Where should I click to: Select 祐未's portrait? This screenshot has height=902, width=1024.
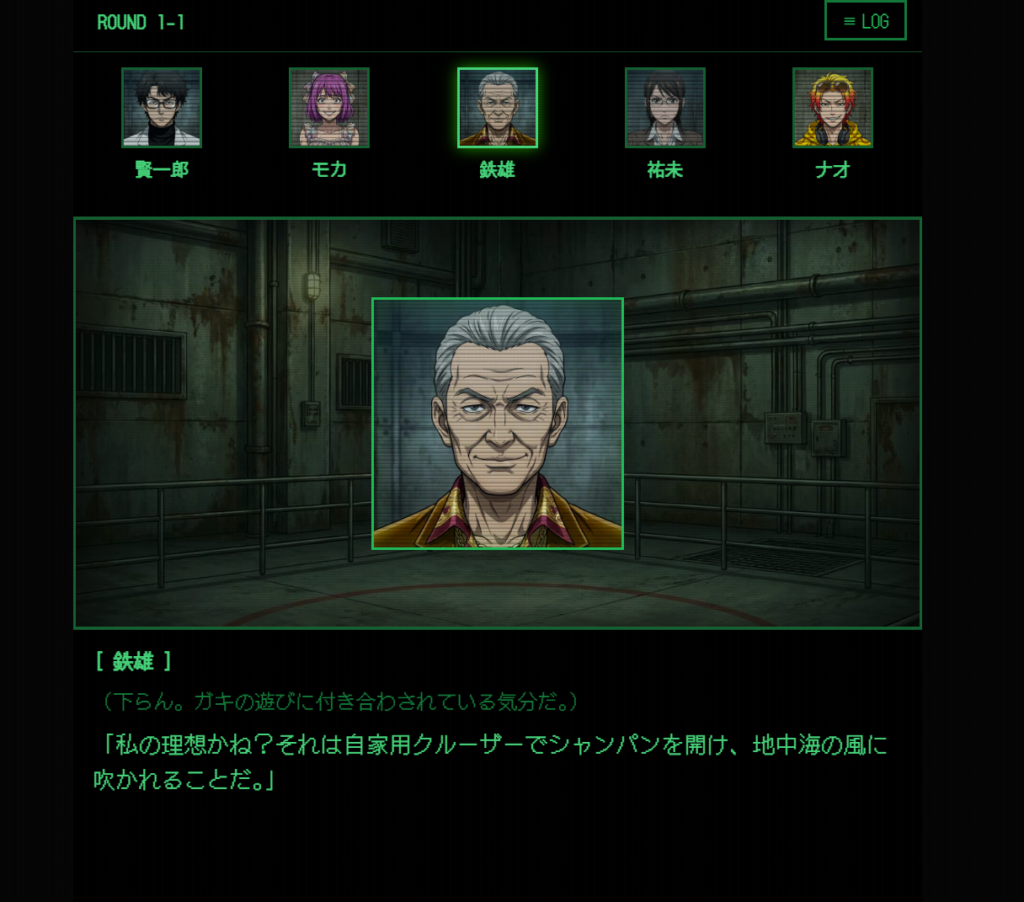click(x=665, y=108)
